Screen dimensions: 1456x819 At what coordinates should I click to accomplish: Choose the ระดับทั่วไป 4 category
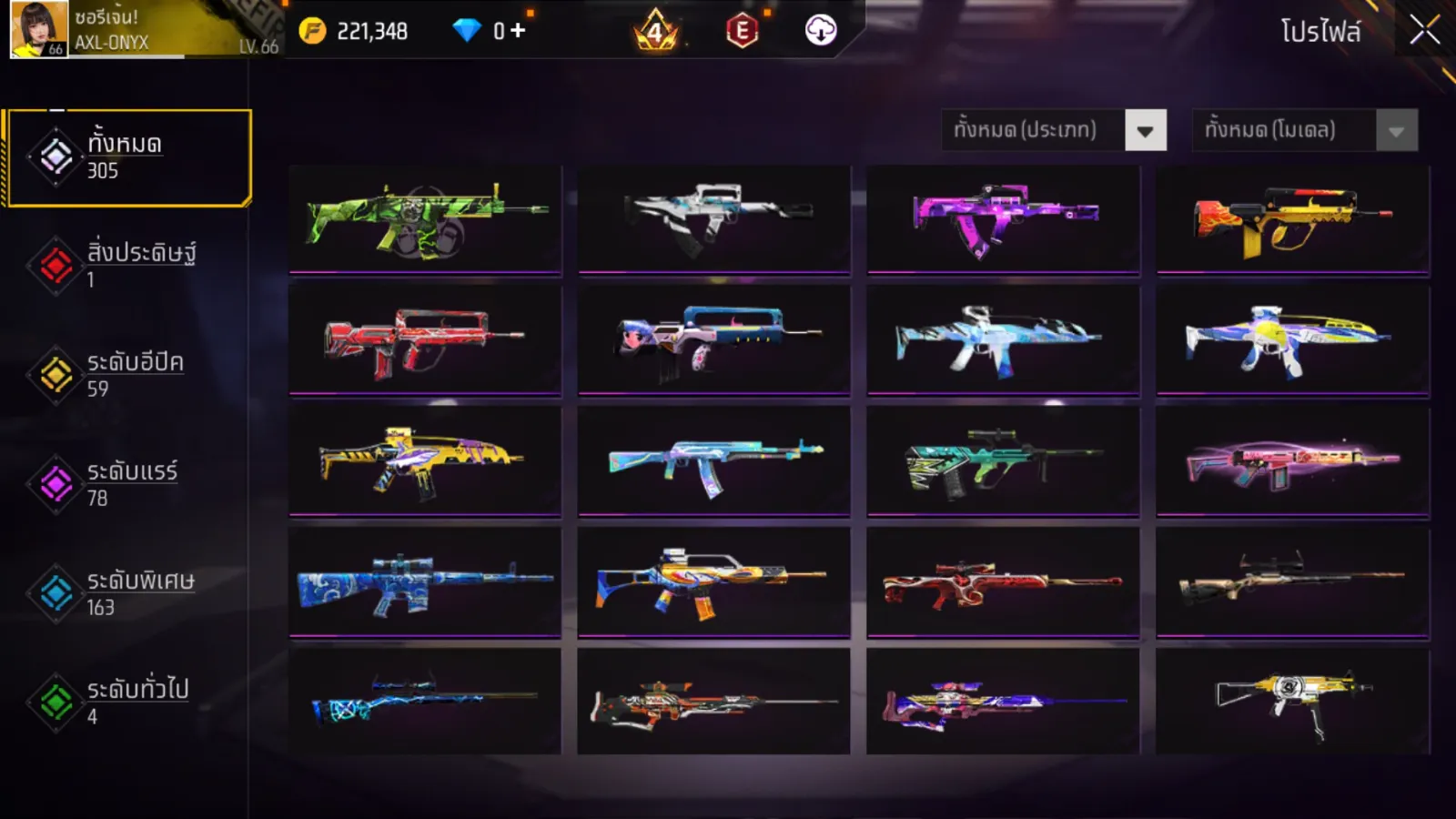pos(128,702)
